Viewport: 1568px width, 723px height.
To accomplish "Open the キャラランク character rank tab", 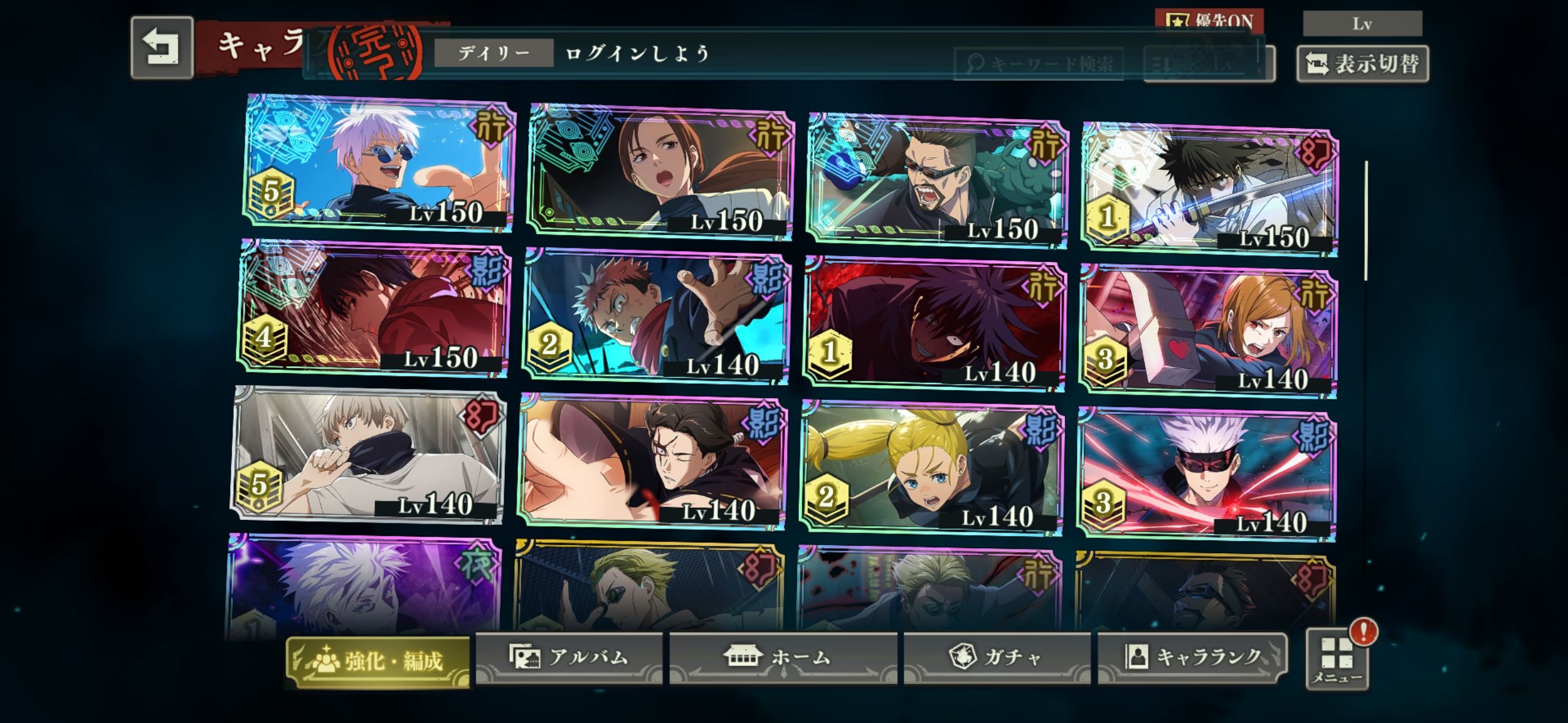I will point(1192,657).
